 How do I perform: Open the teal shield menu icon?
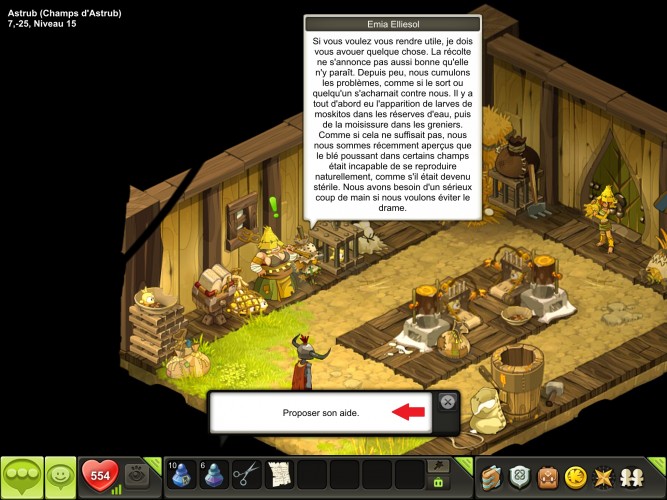point(519,476)
